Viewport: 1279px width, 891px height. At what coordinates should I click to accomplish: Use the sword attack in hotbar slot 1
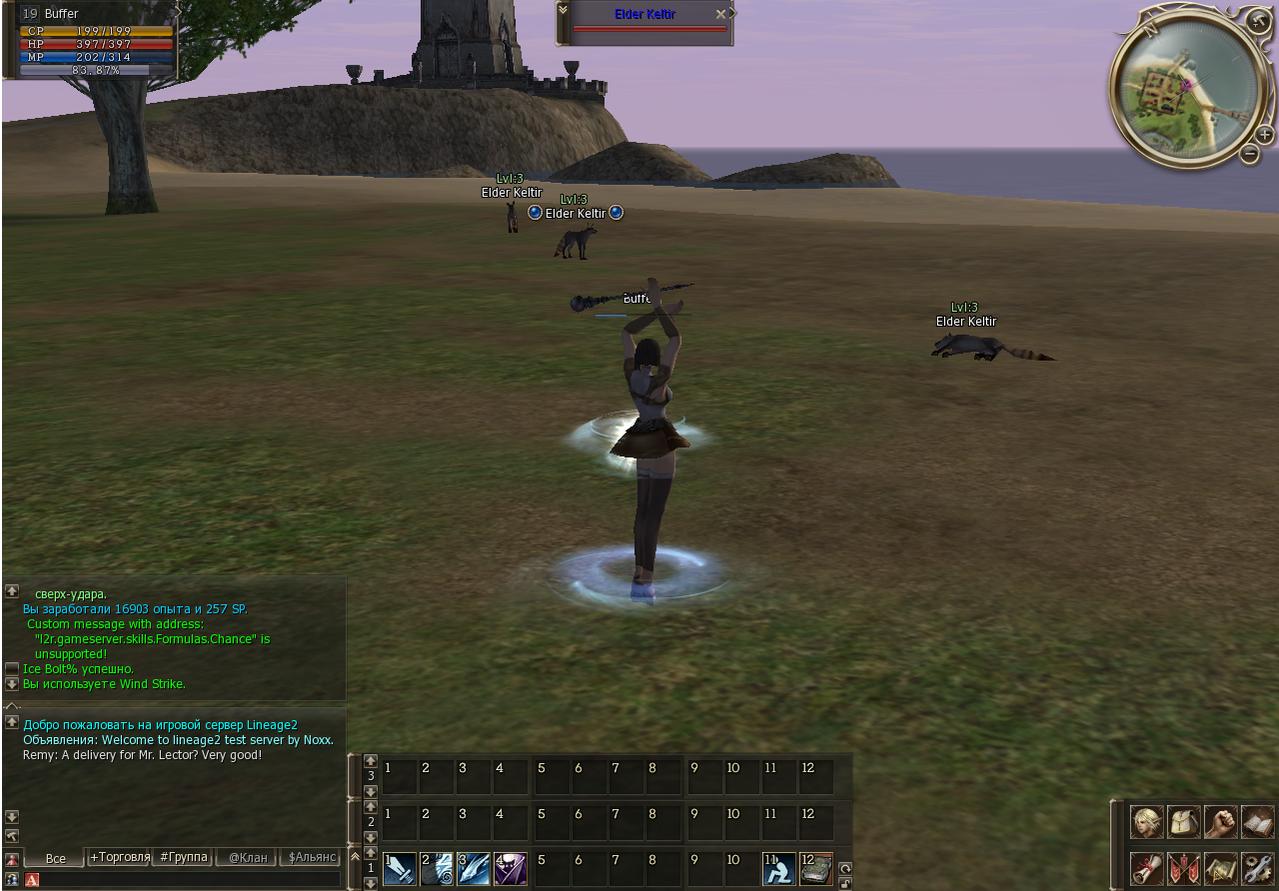(400, 868)
